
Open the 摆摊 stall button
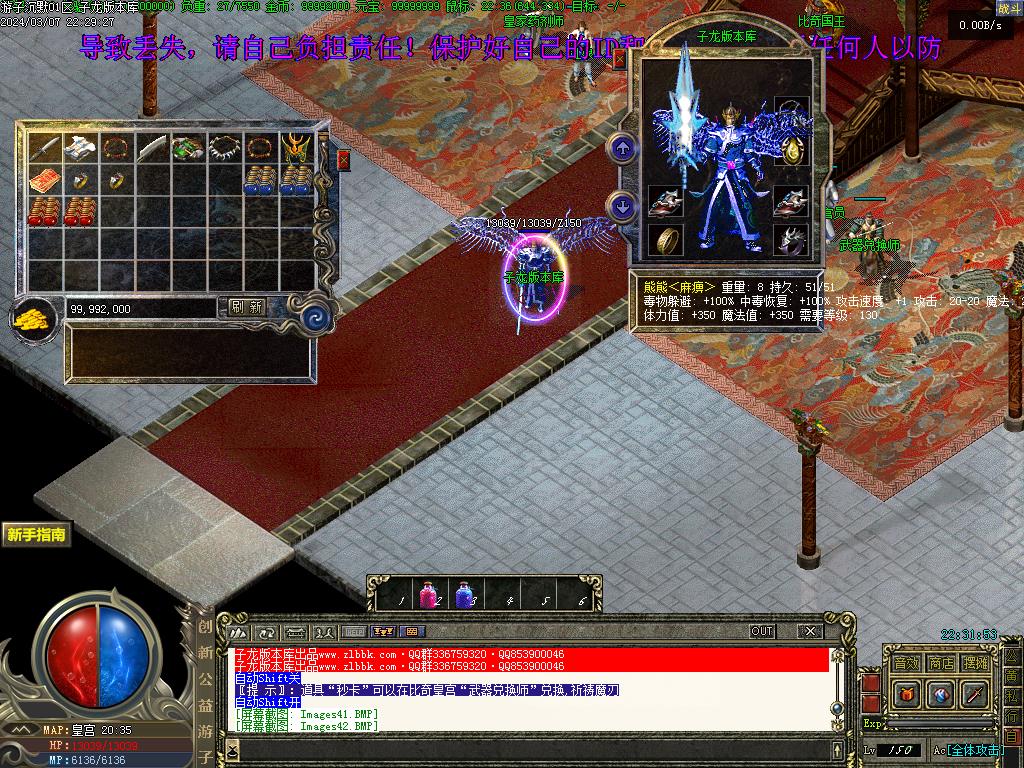click(974, 663)
